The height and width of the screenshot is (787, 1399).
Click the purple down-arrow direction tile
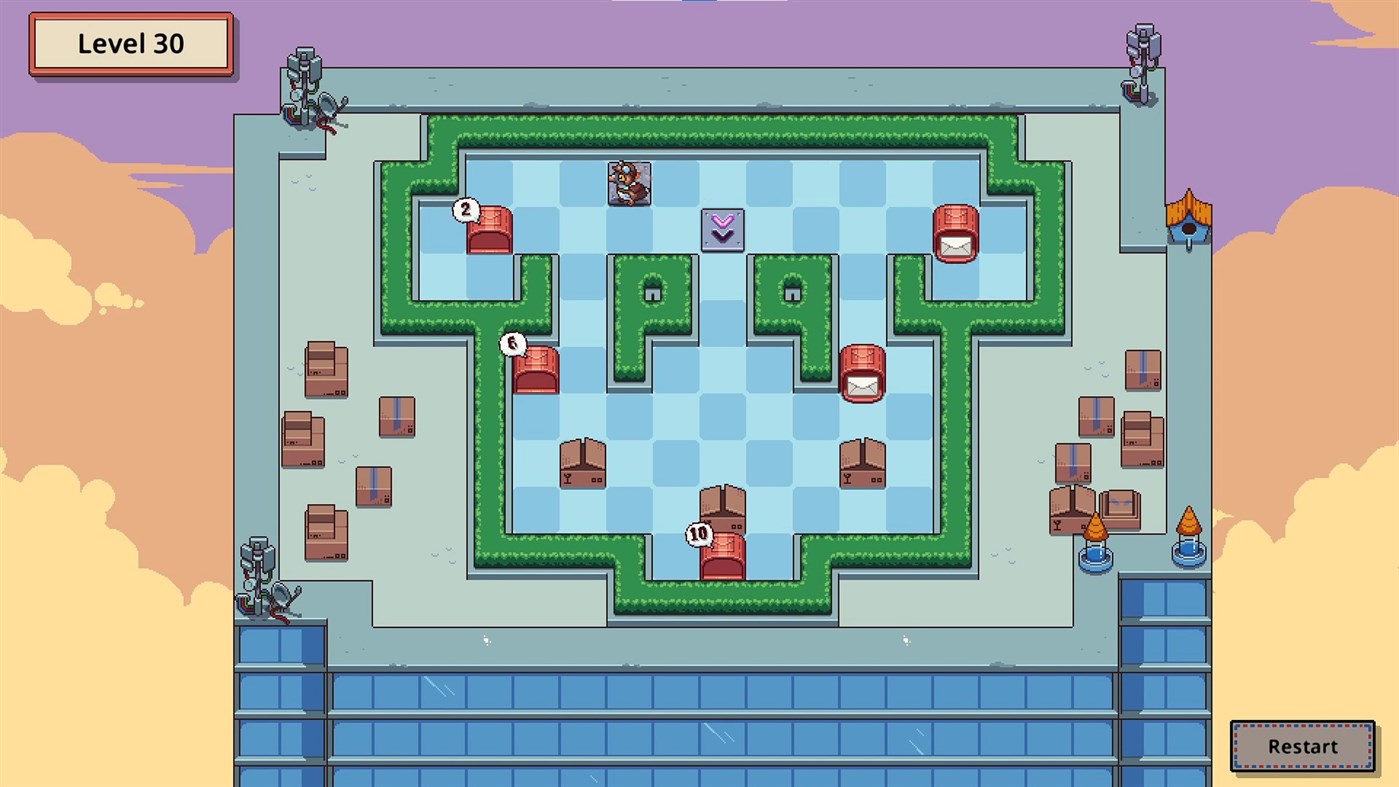(722, 228)
